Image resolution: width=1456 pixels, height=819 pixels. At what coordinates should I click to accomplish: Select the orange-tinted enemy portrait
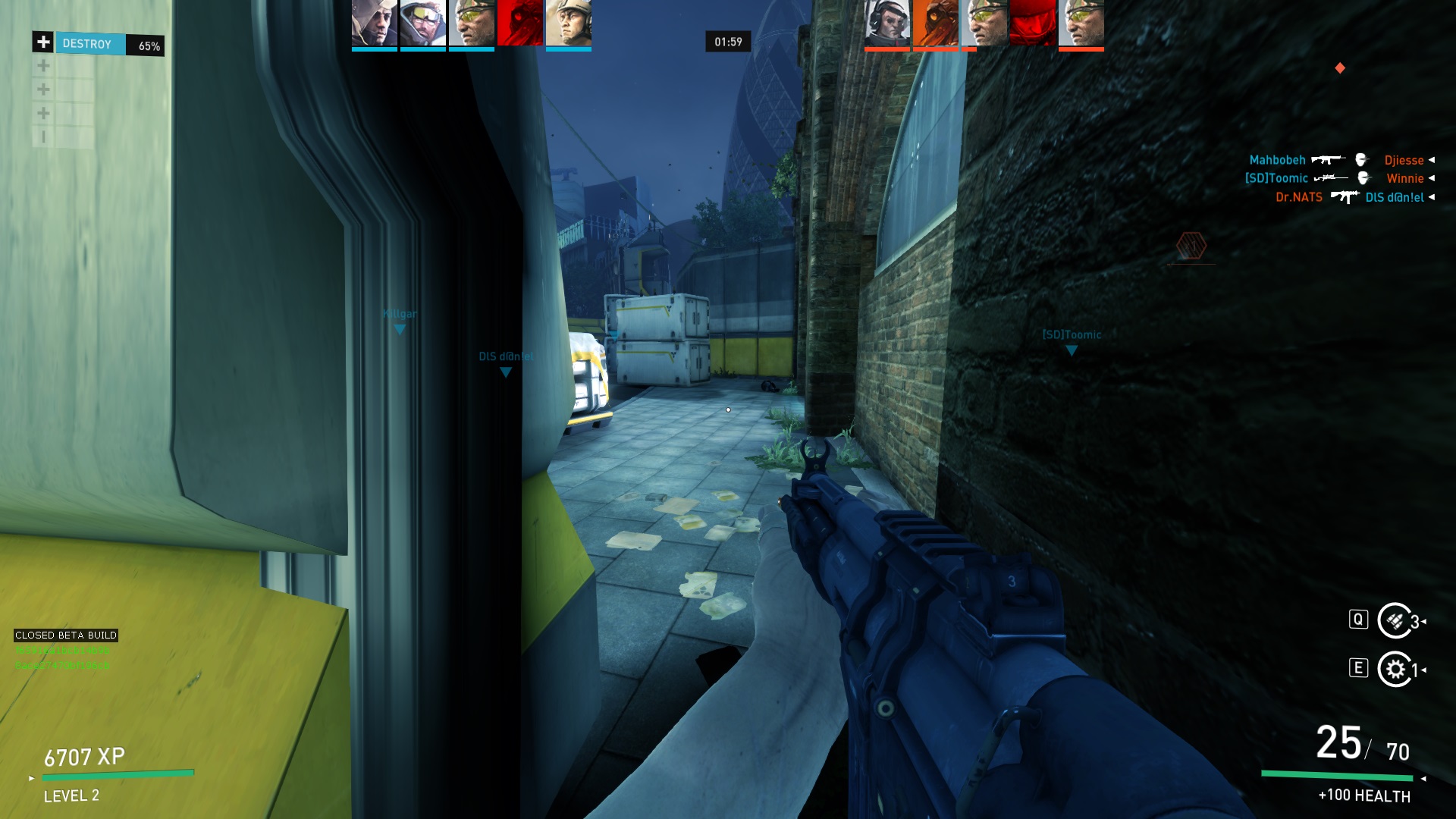point(935,24)
